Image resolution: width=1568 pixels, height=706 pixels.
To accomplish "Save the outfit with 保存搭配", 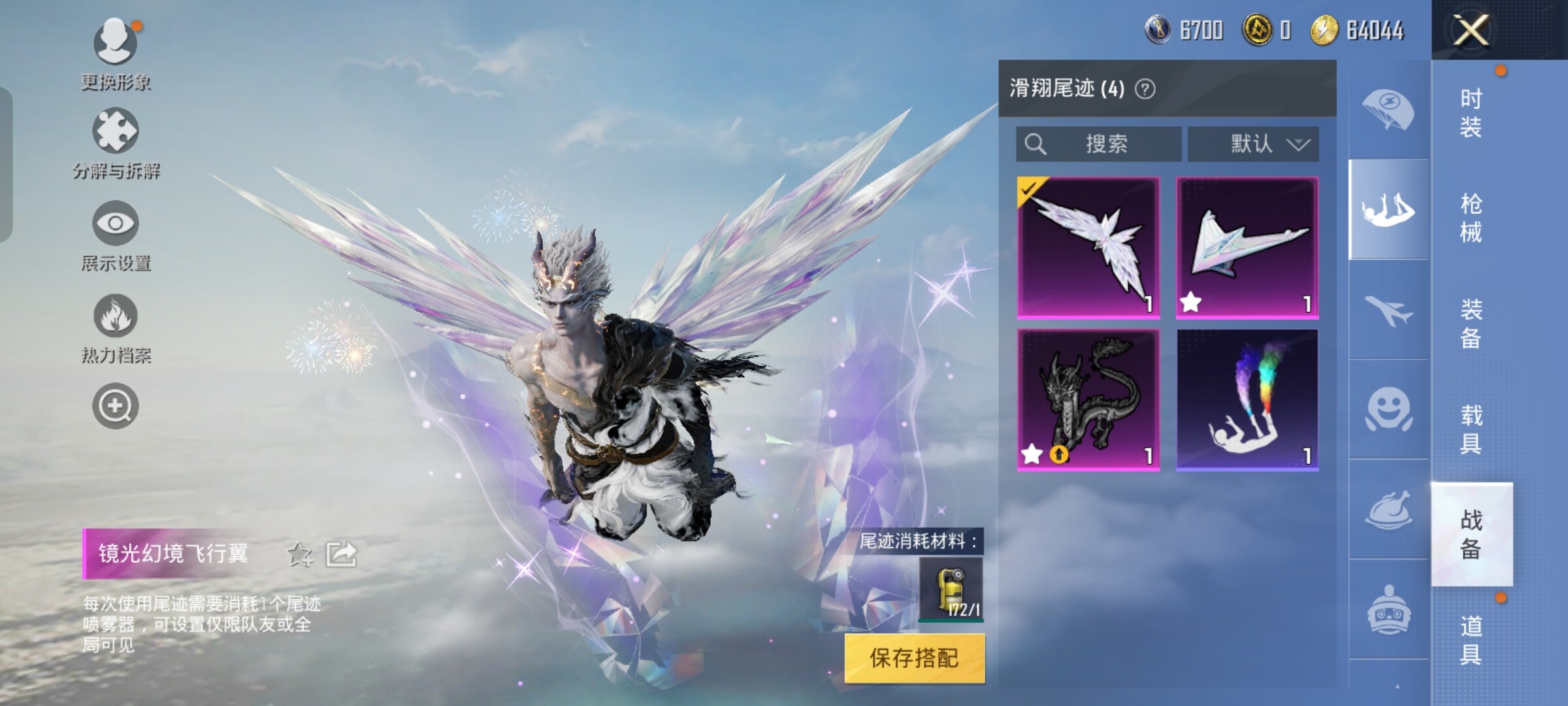I will click(x=914, y=658).
